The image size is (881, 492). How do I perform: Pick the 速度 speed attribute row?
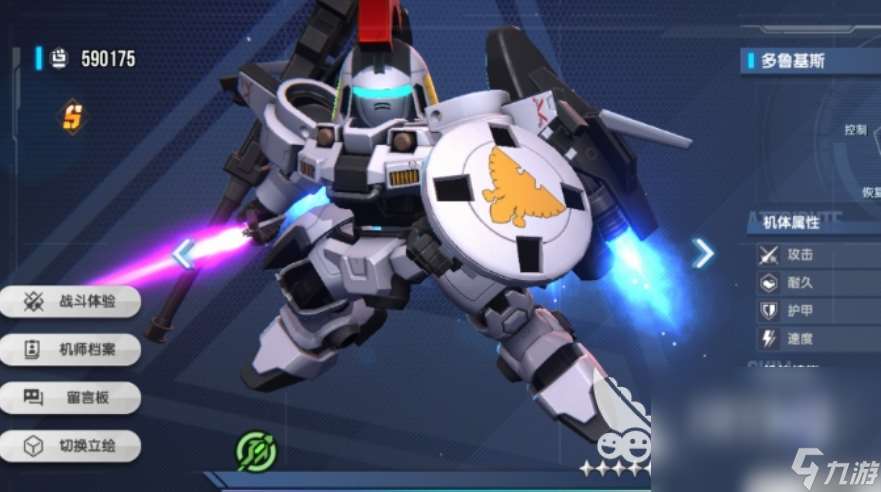[812, 339]
